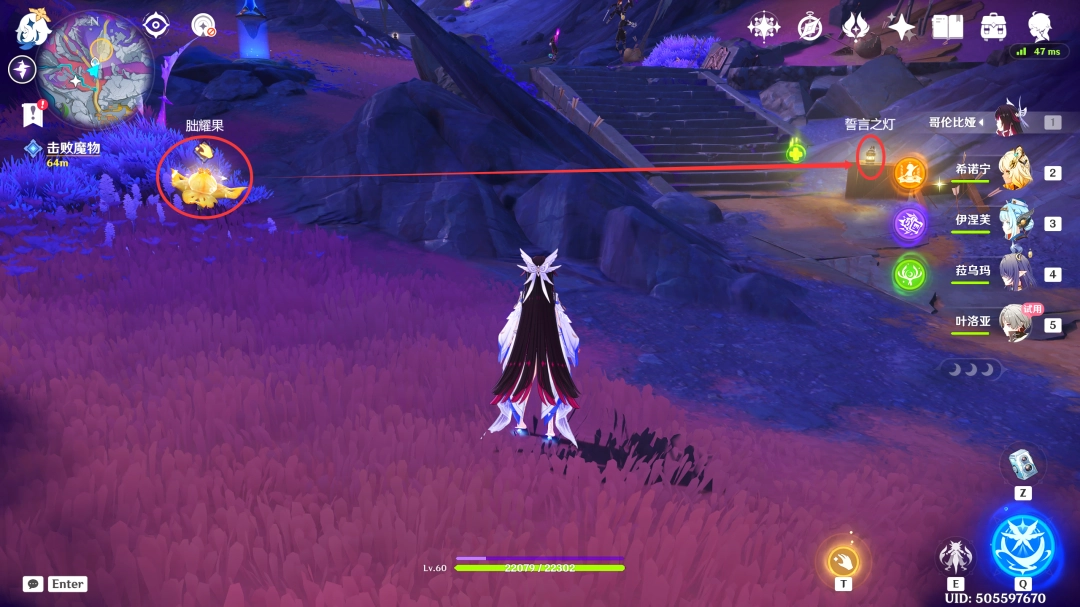1080x607 pixels.
Task: Select the 击败魔物 quest tracker
Action: point(72,148)
